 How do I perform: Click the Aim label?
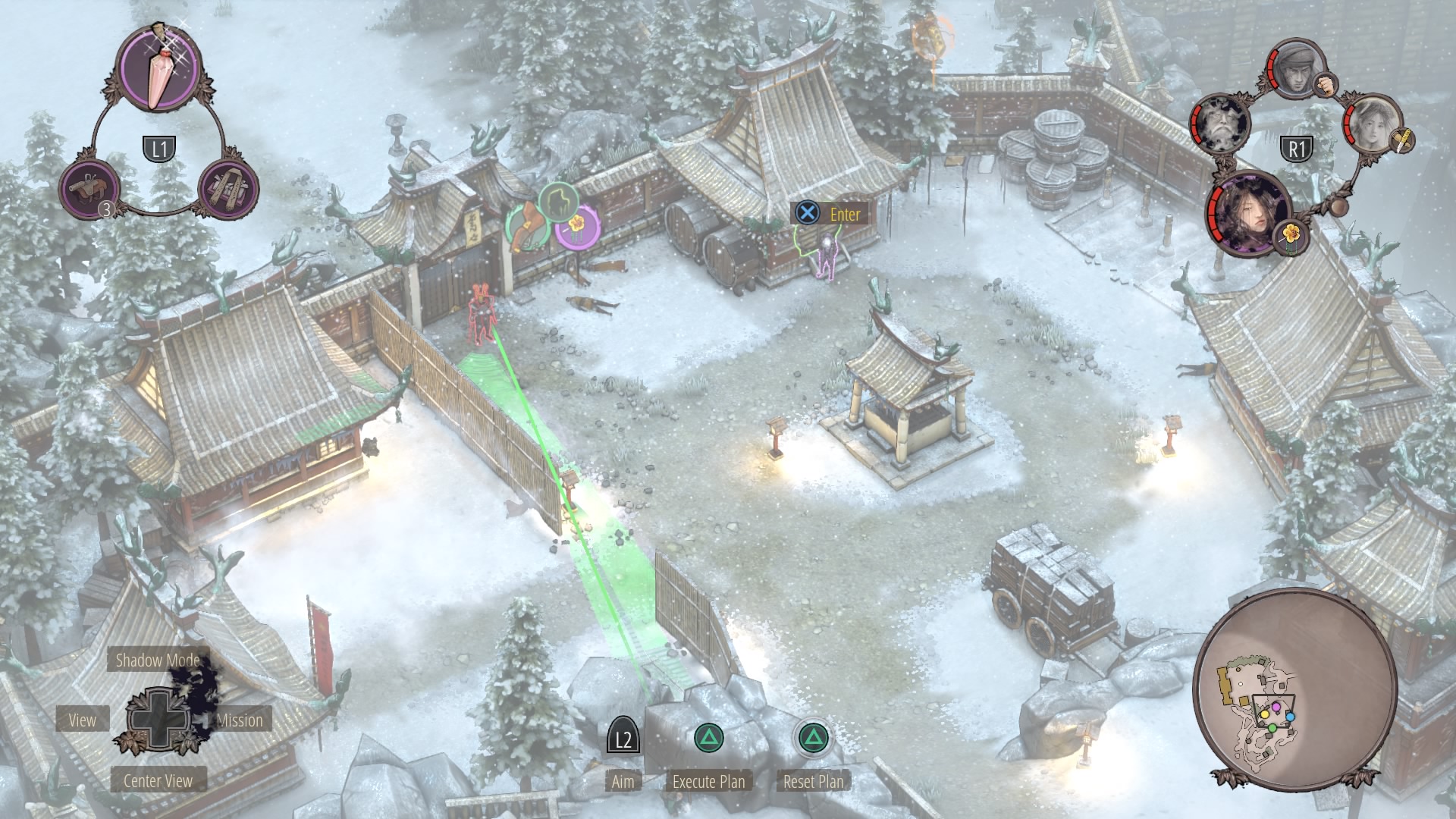pyautogui.click(x=623, y=781)
